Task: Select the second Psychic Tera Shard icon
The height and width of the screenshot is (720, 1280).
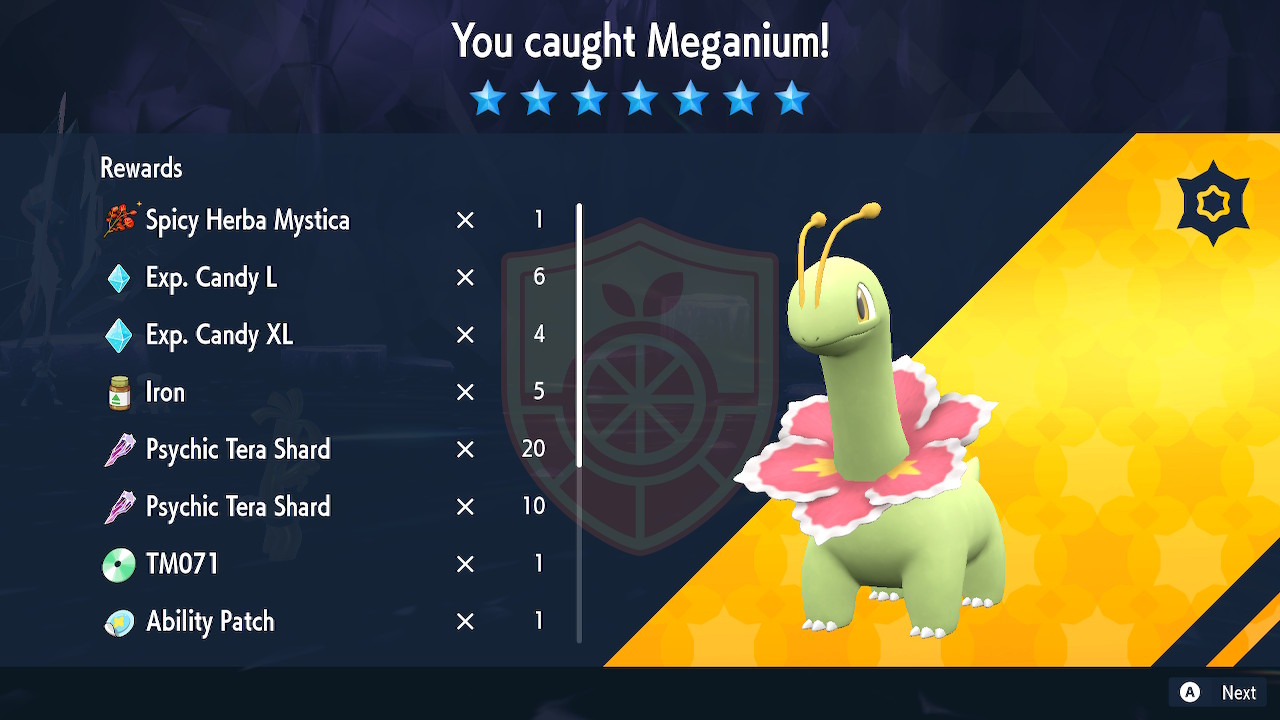Action: click(x=118, y=506)
